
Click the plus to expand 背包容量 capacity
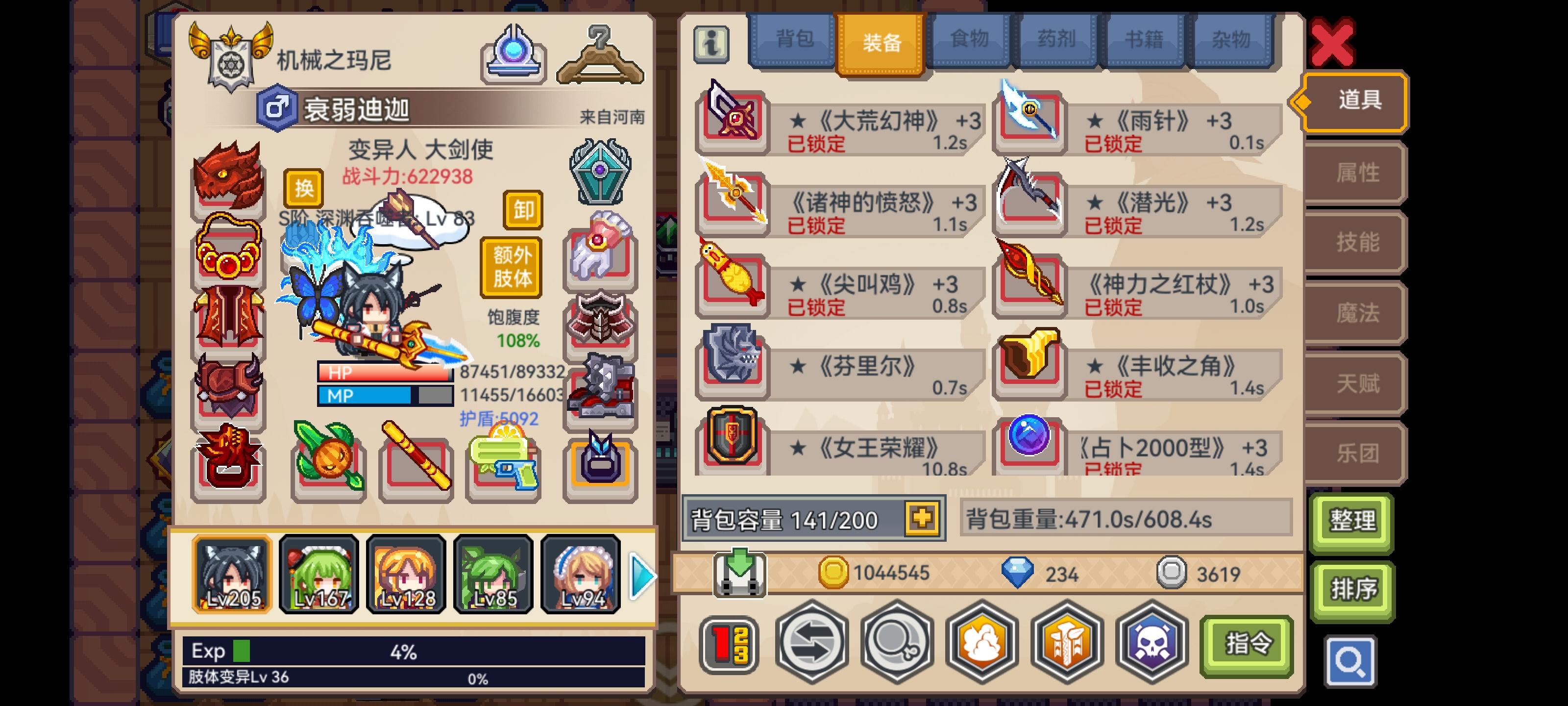click(923, 519)
